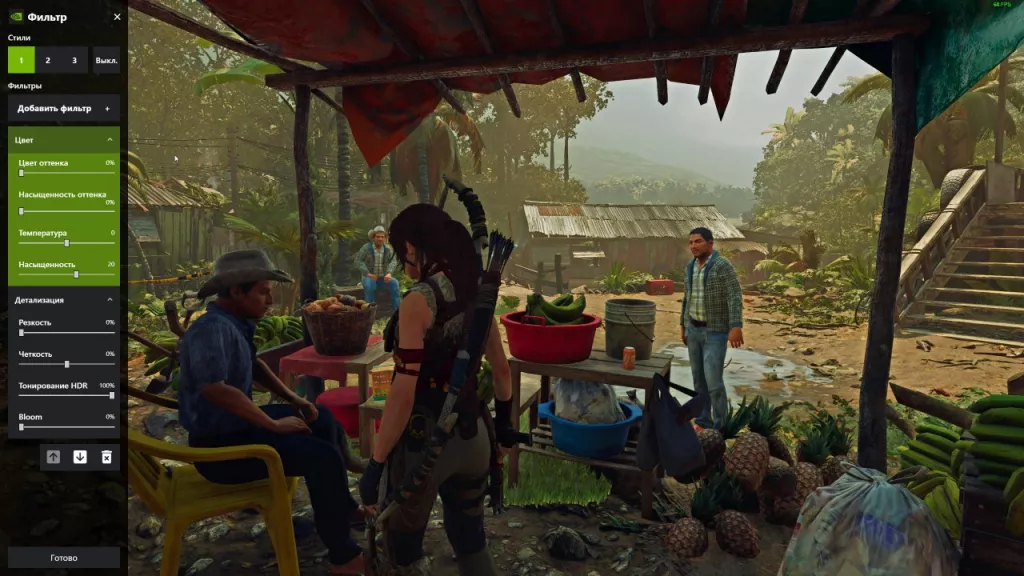1024x576 pixels.
Task: Move the filter down with the arrow
Action: [80, 457]
